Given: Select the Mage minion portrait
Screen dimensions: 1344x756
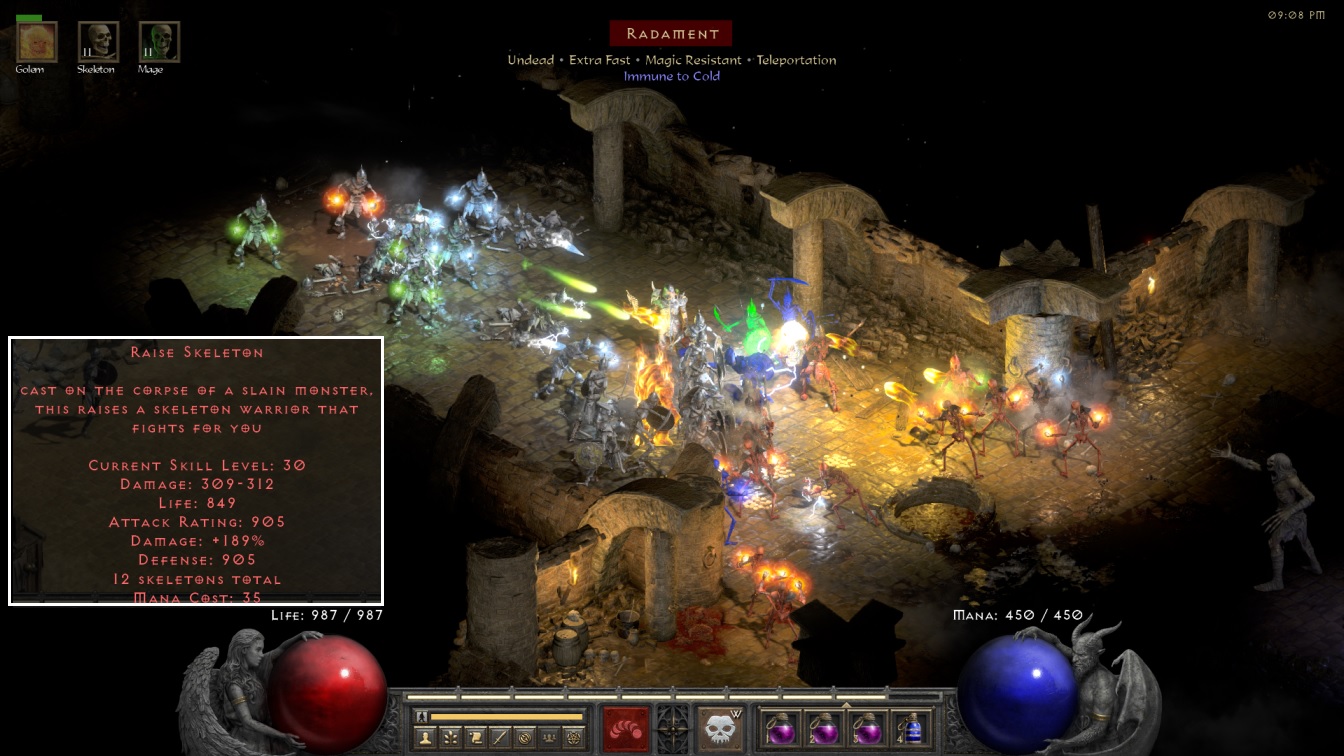Looking at the screenshot, I should 159,42.
